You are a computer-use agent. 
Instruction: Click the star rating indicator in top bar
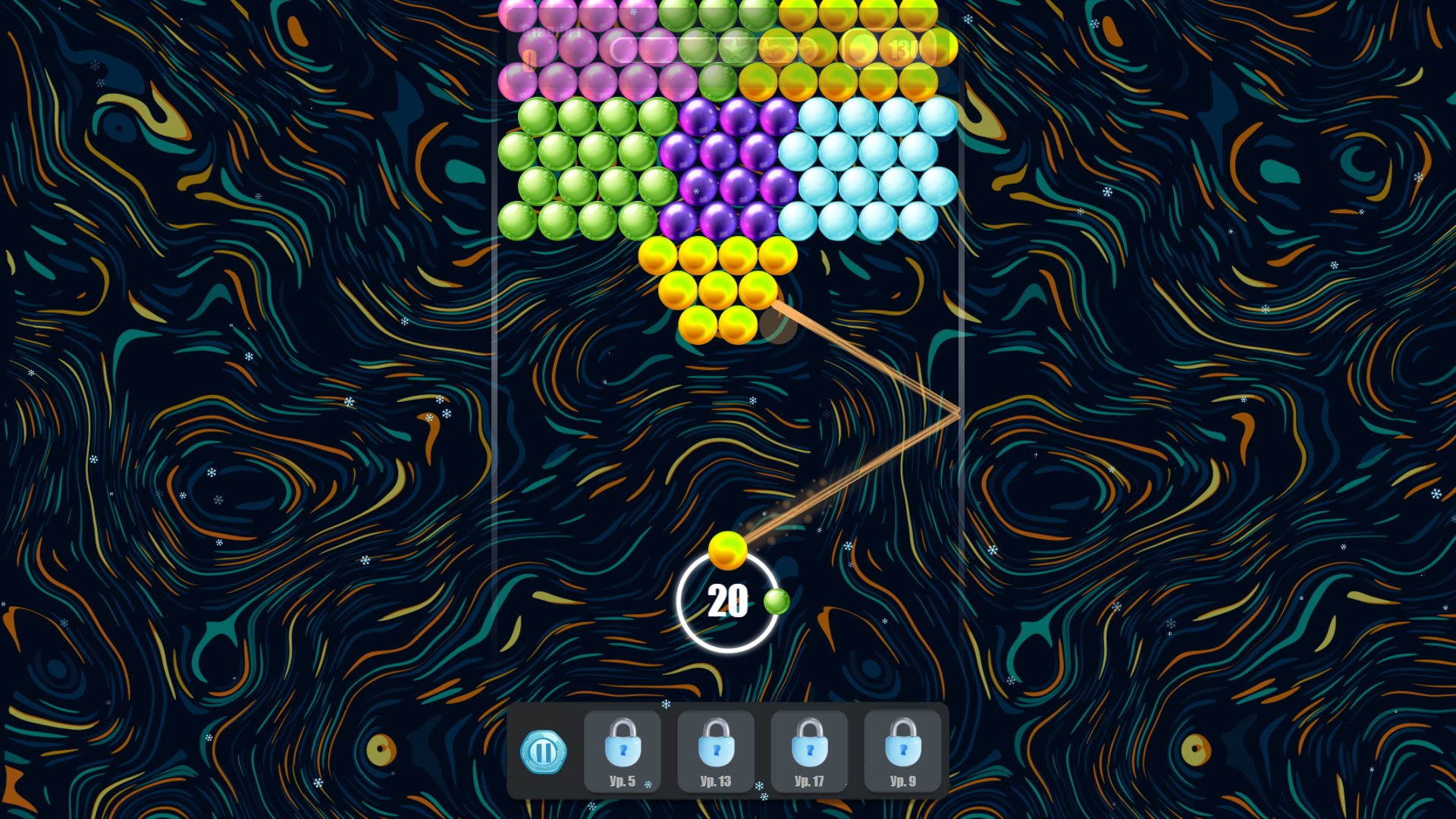click(734, 50)
